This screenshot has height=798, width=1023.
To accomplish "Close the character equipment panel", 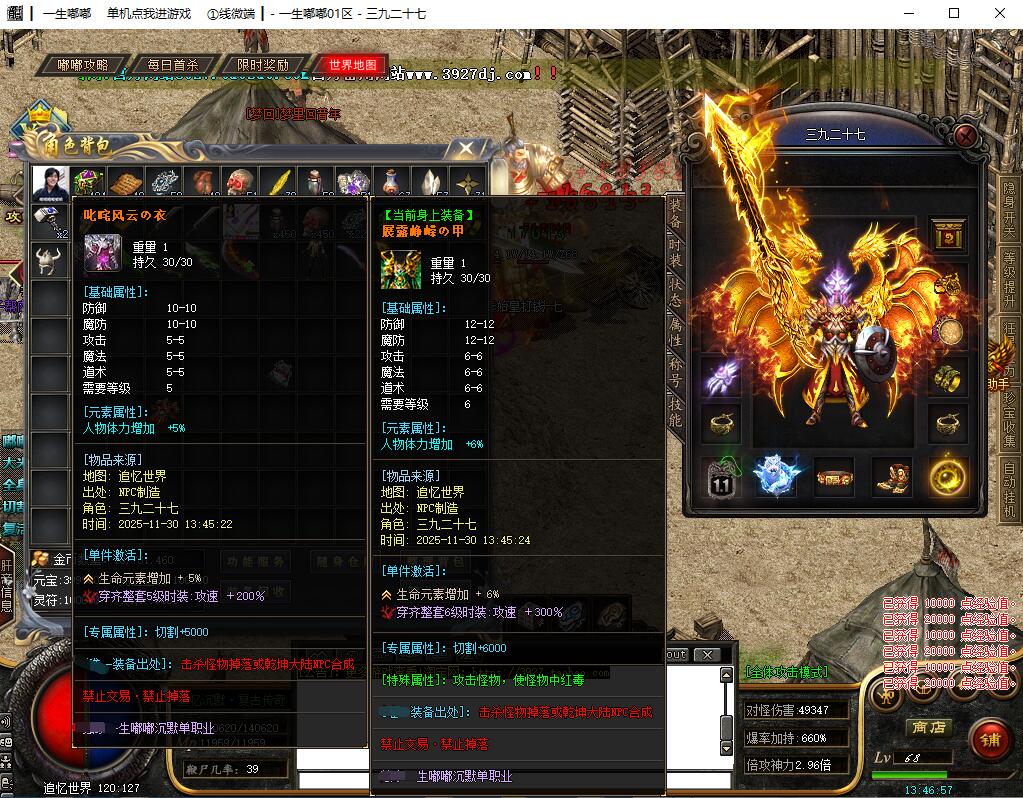I will pyautogui.click(x=965, y=135).
